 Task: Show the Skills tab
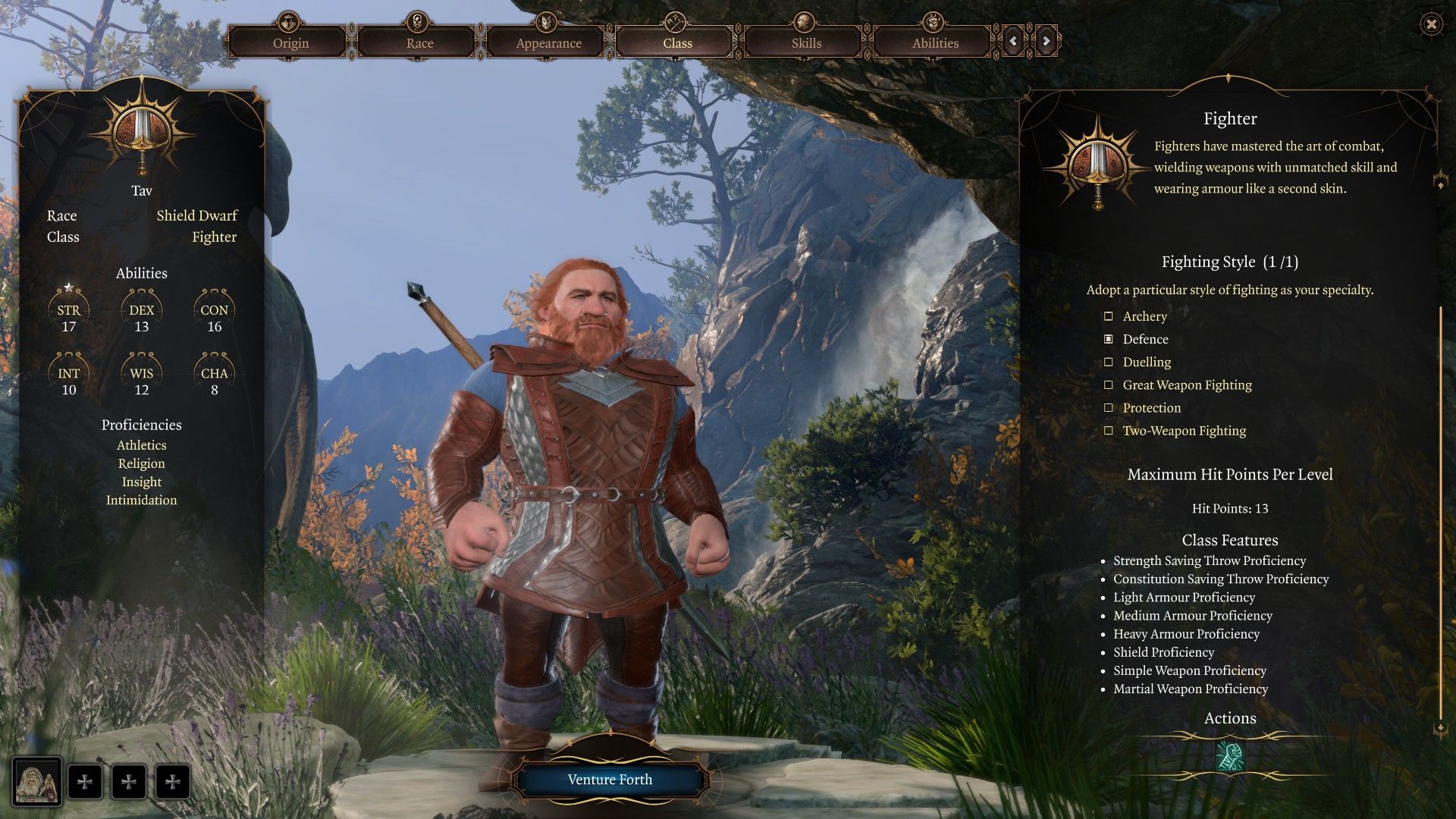[806, 42]
